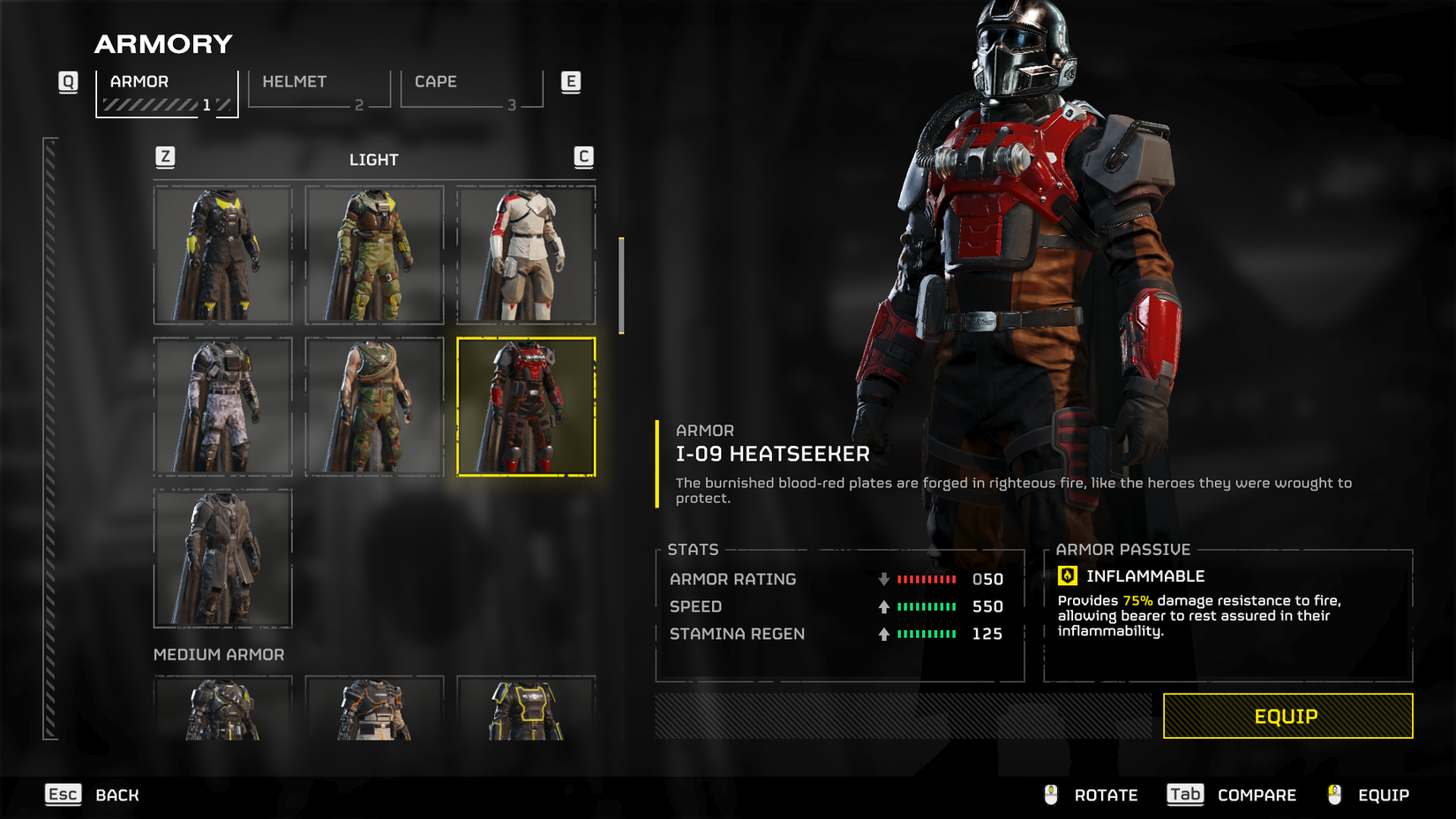Click the armor list scrollbar
The image size is (1456, 819).
621,286
